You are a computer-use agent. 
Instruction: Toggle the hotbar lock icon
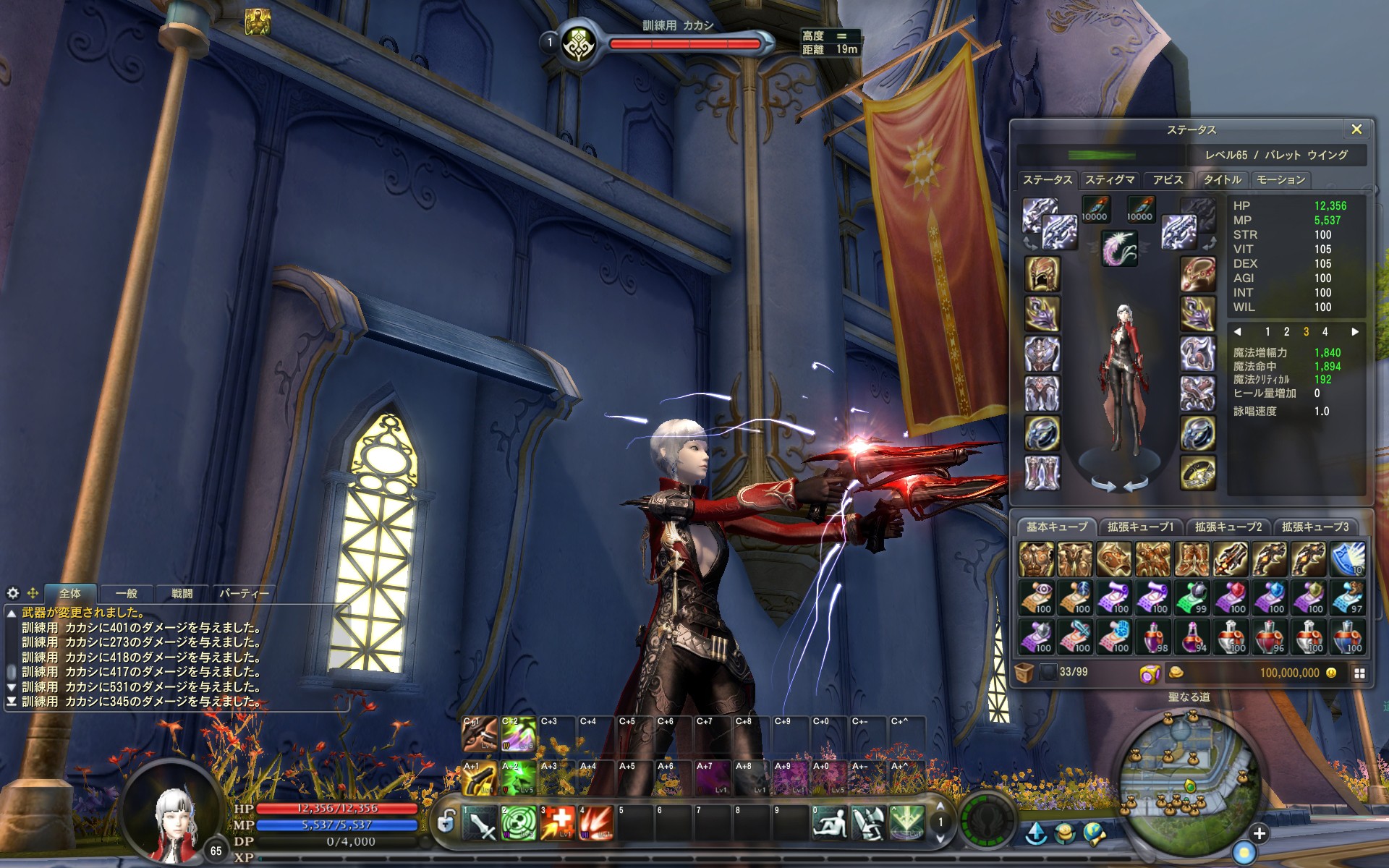446,822
